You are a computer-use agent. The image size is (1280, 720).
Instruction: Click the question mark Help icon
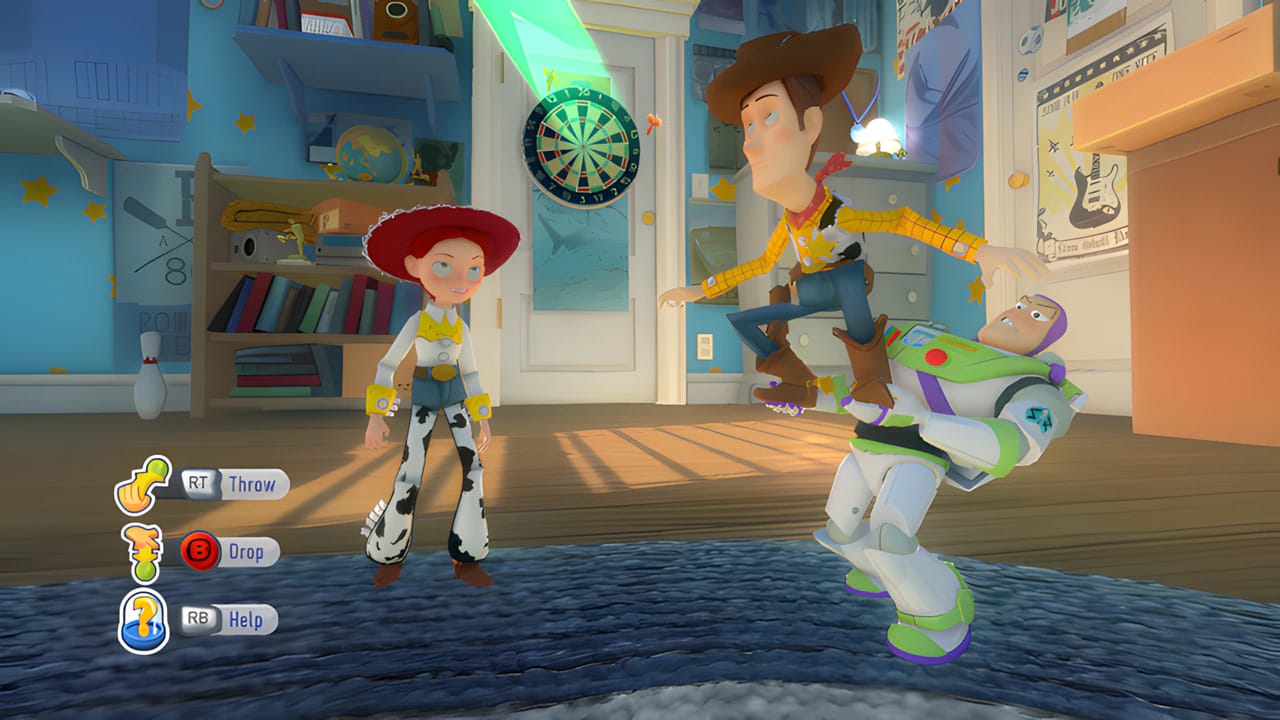[143, 618]
